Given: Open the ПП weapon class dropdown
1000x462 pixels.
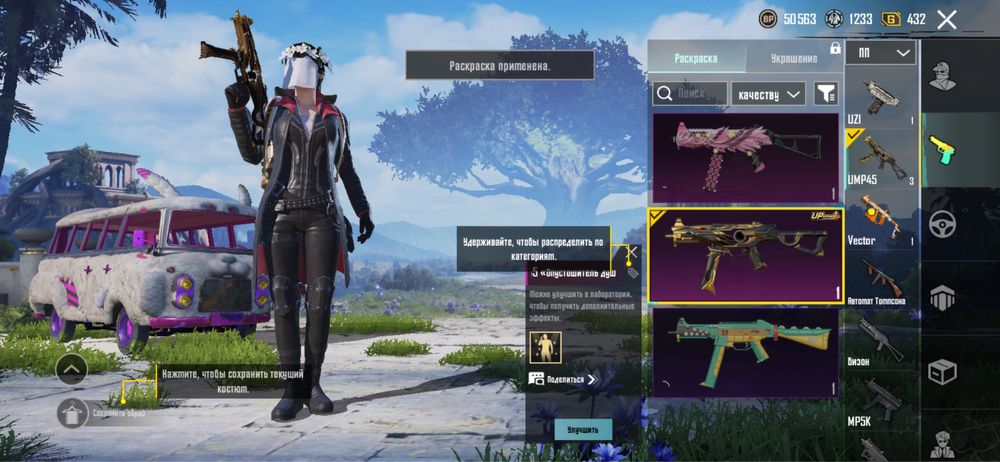Looking at the screenshot, I should point(880,52).
